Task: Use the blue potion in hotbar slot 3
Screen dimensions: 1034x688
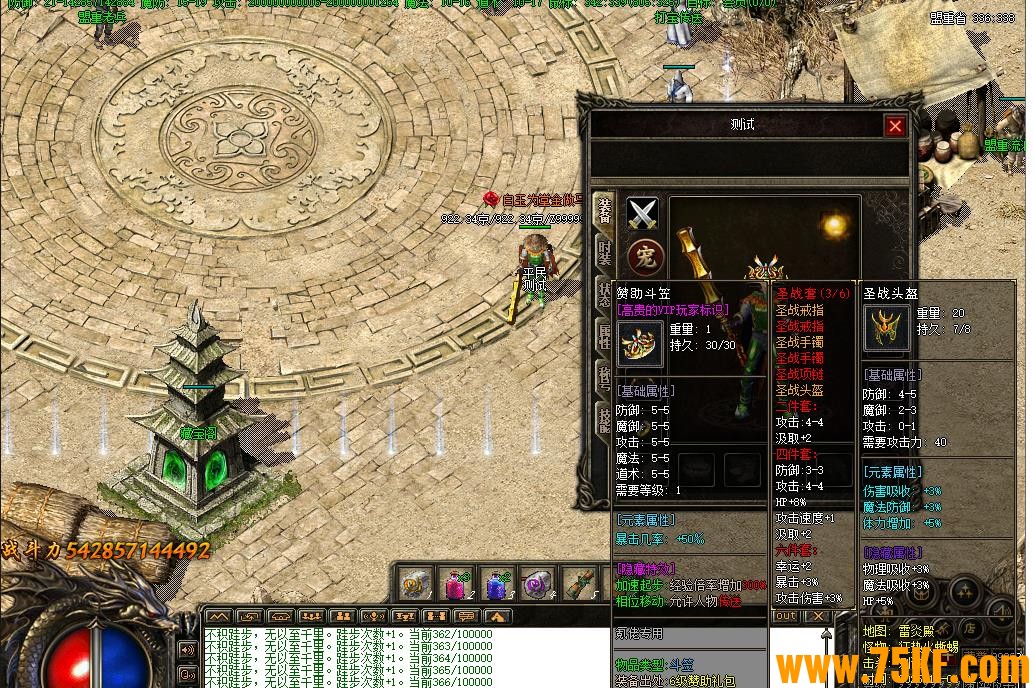Action: tap(498, 584)
